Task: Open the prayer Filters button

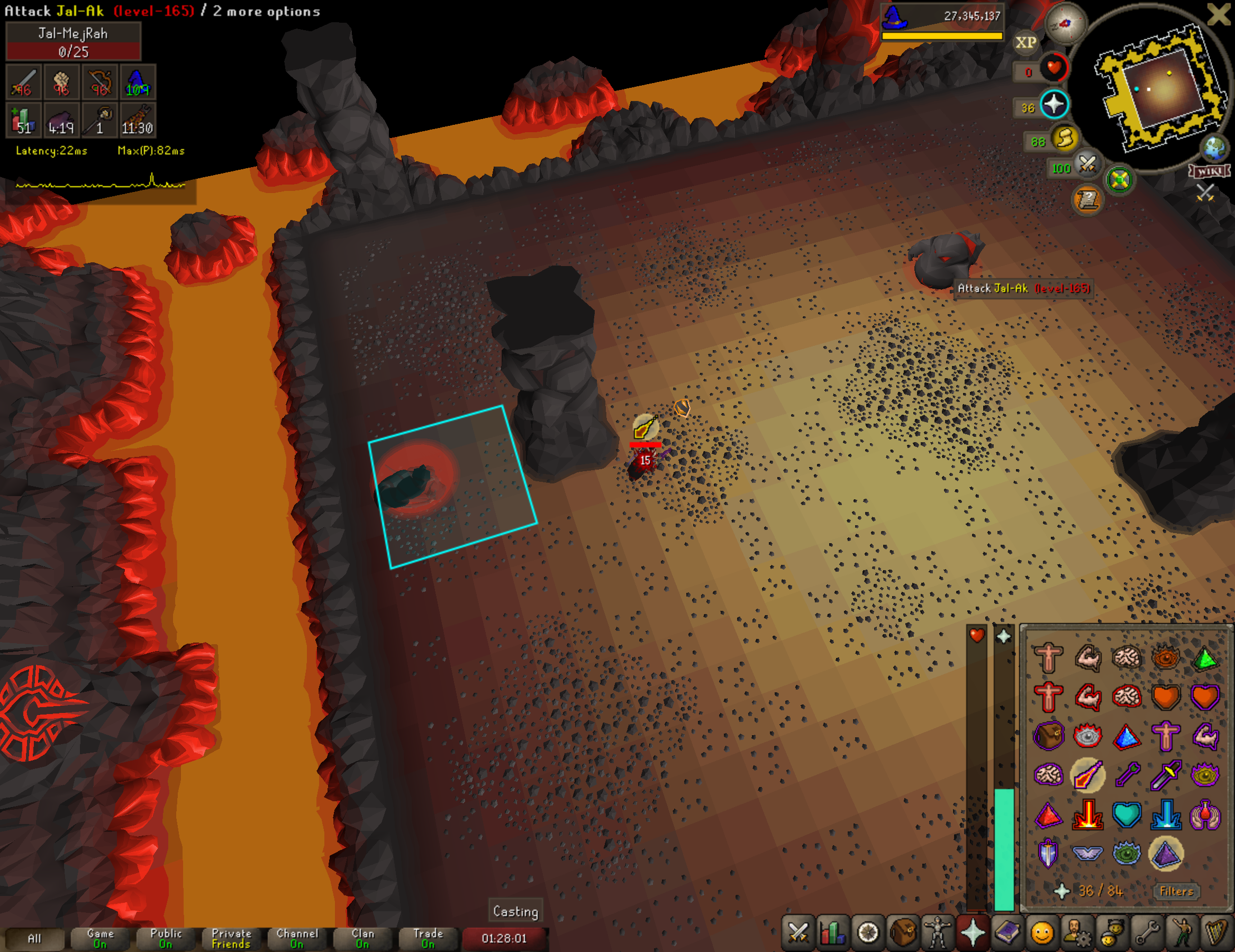Action: coord(1176,891)
